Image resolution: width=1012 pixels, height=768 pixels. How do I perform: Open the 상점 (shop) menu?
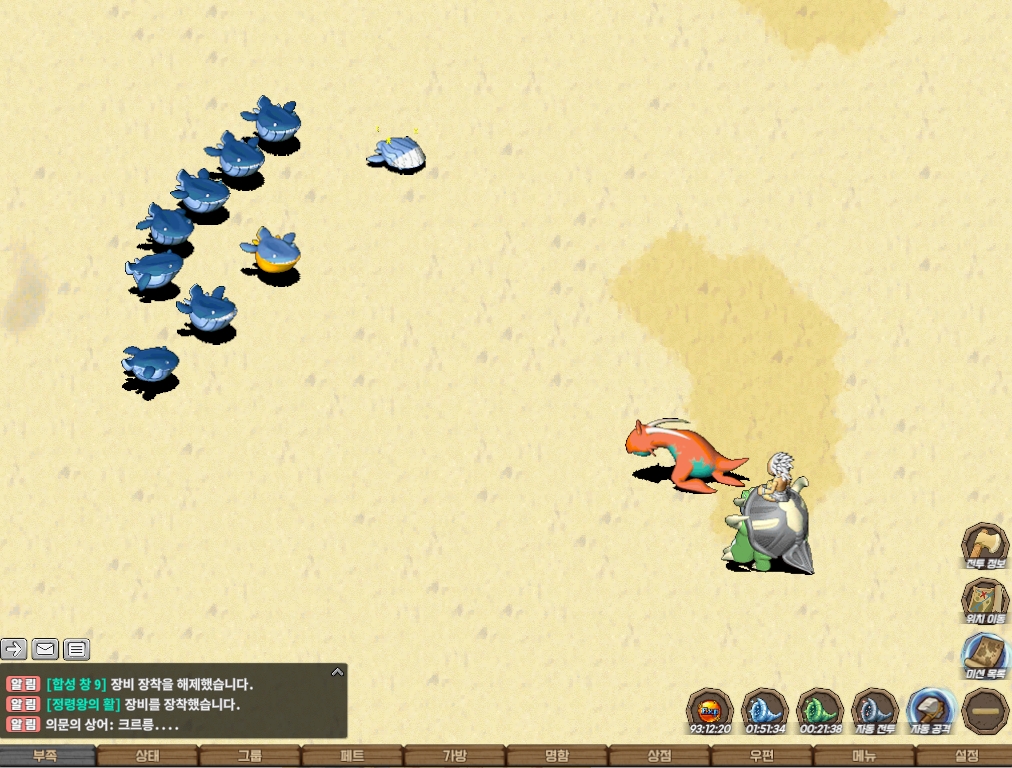pos(659,757)
